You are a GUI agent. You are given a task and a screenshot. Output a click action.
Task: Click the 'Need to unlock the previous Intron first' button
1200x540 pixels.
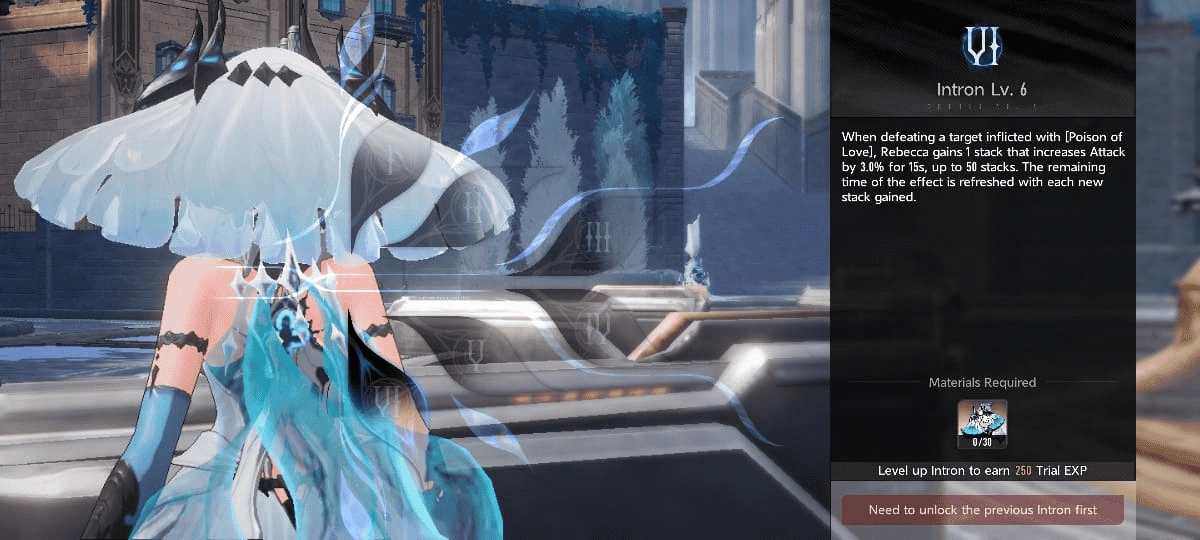982,510
